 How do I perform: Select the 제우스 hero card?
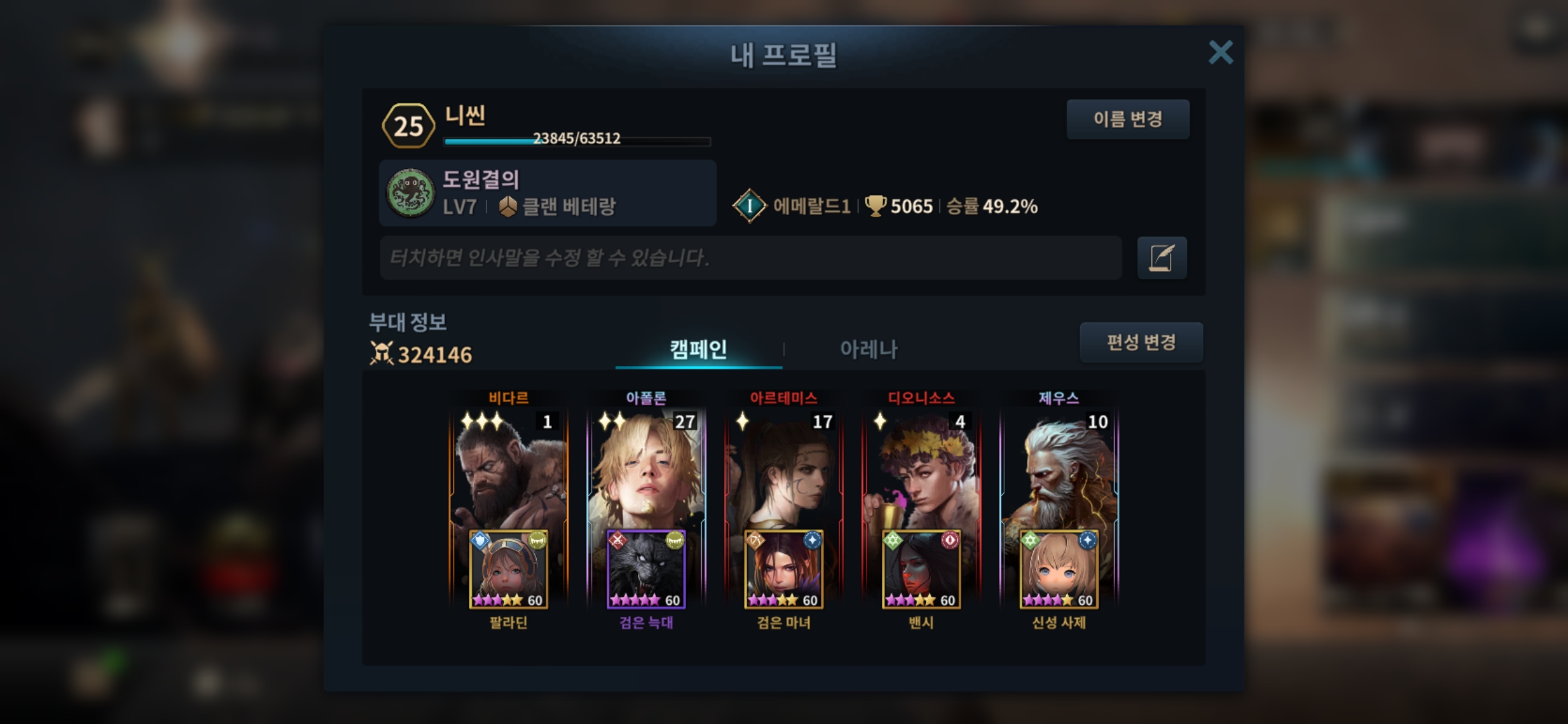click(x=1059, y=469)
